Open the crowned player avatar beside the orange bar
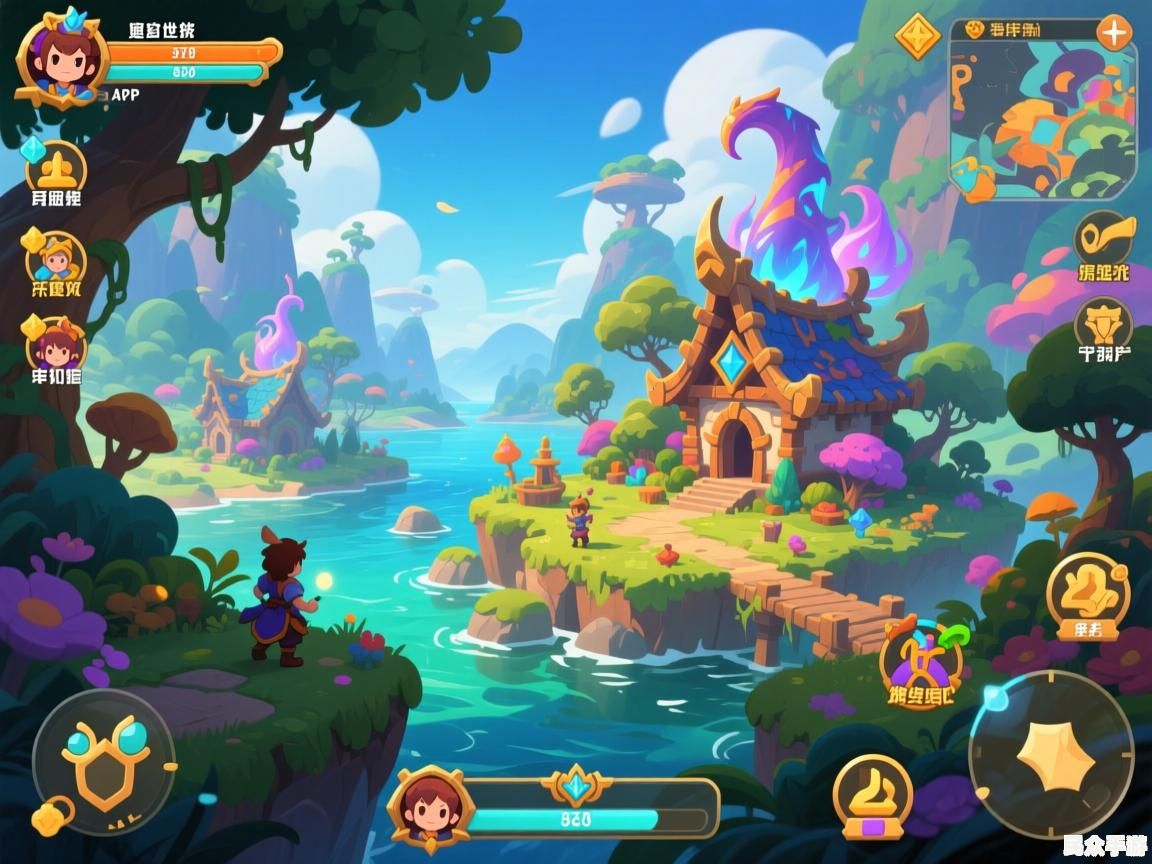The image size is (1152, 864). [x=60, y=56]
